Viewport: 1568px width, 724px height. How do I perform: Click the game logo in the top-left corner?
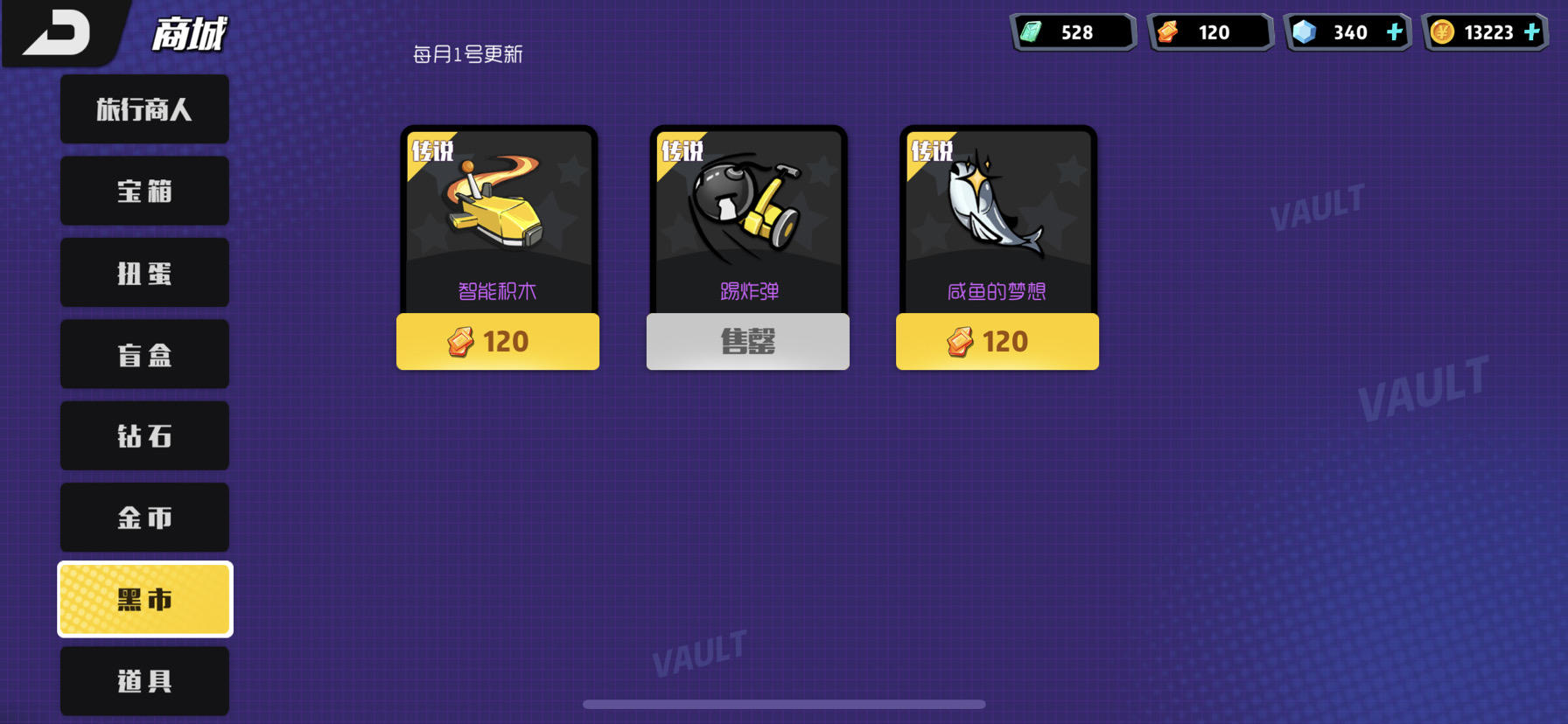tap(57, 33)
